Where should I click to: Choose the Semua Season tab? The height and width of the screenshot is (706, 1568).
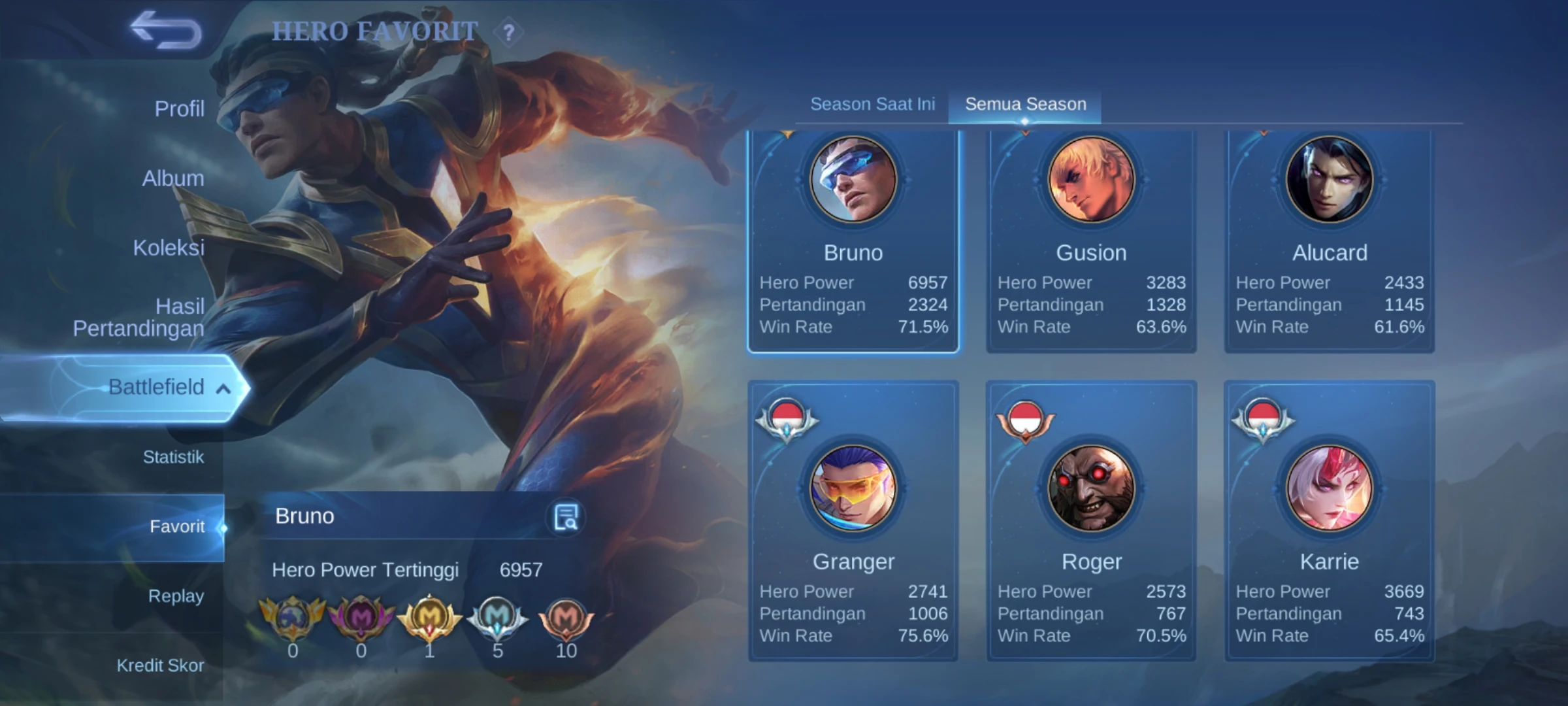[1025, 104]
